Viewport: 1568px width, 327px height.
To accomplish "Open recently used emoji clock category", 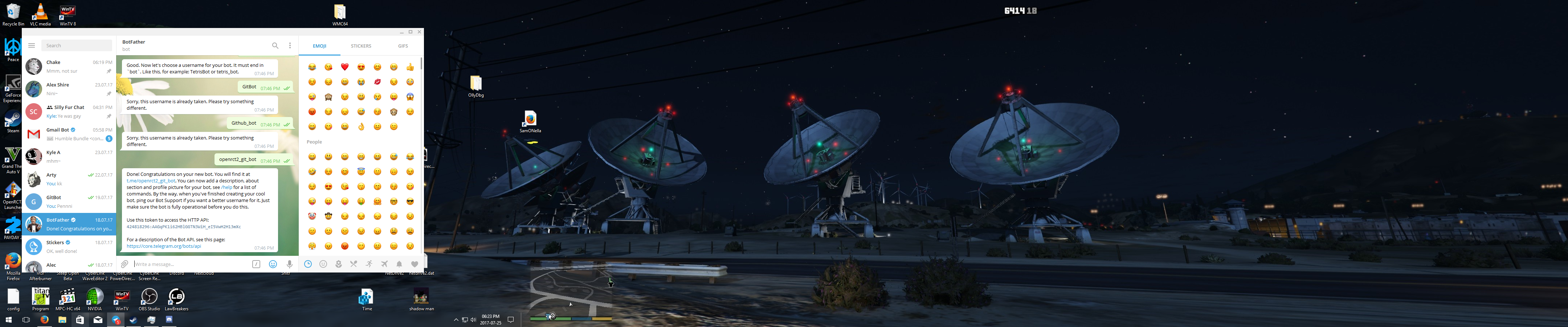I will (x=309, y=264).
